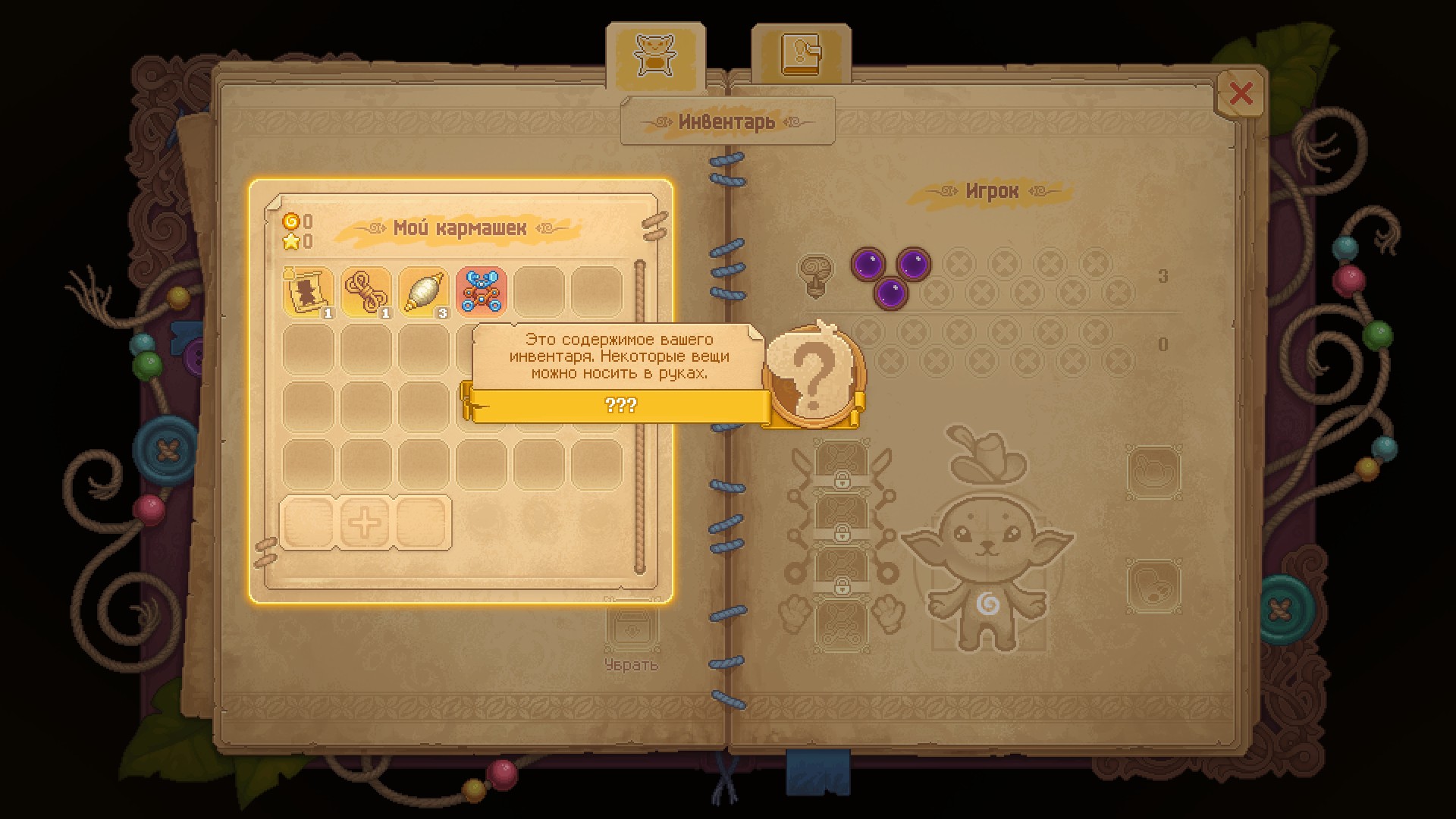Click the Убрать stash button
This screenshot has width=1456, height=819.
[631, 639]
